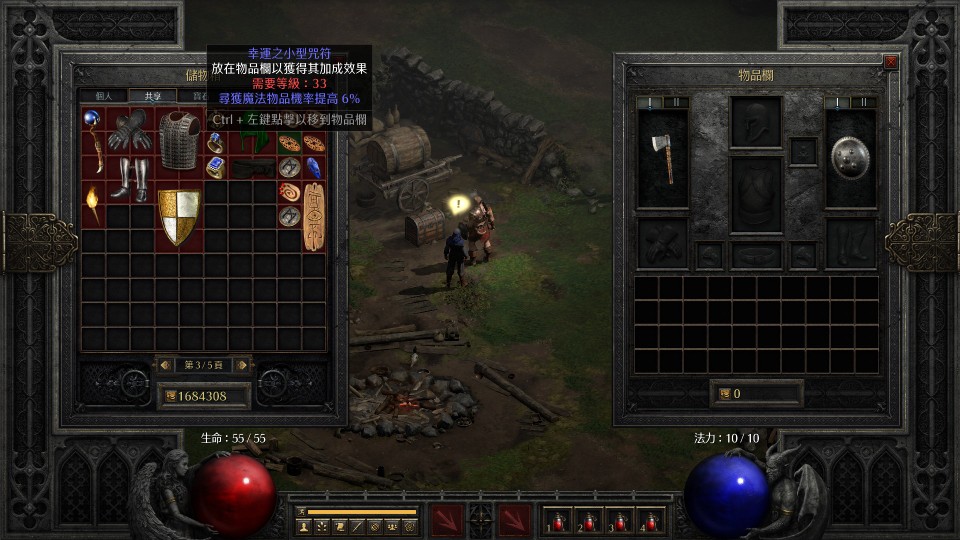Open the character screen from mini menu

click(304, 526)
